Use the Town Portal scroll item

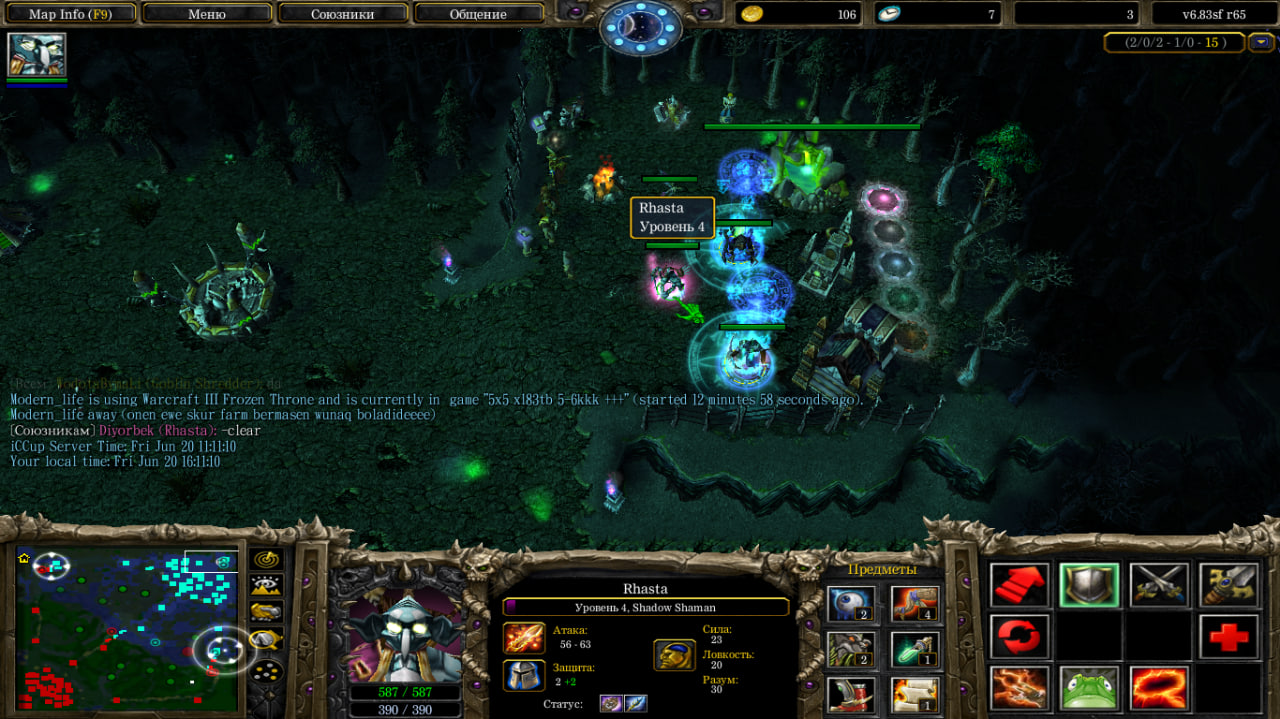click(915, 693)
